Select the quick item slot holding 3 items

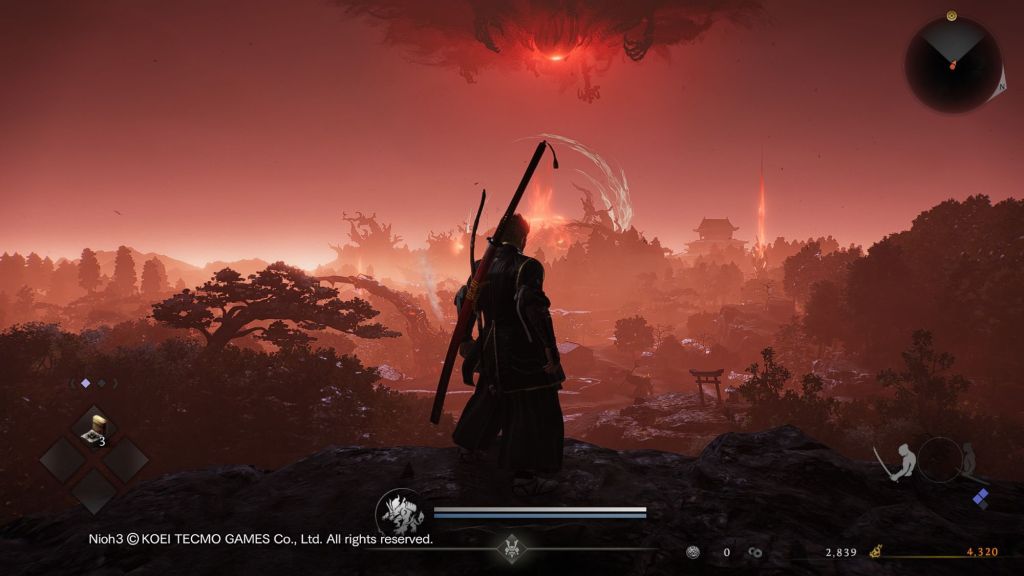pyautogui.click(x=94, y=430)
